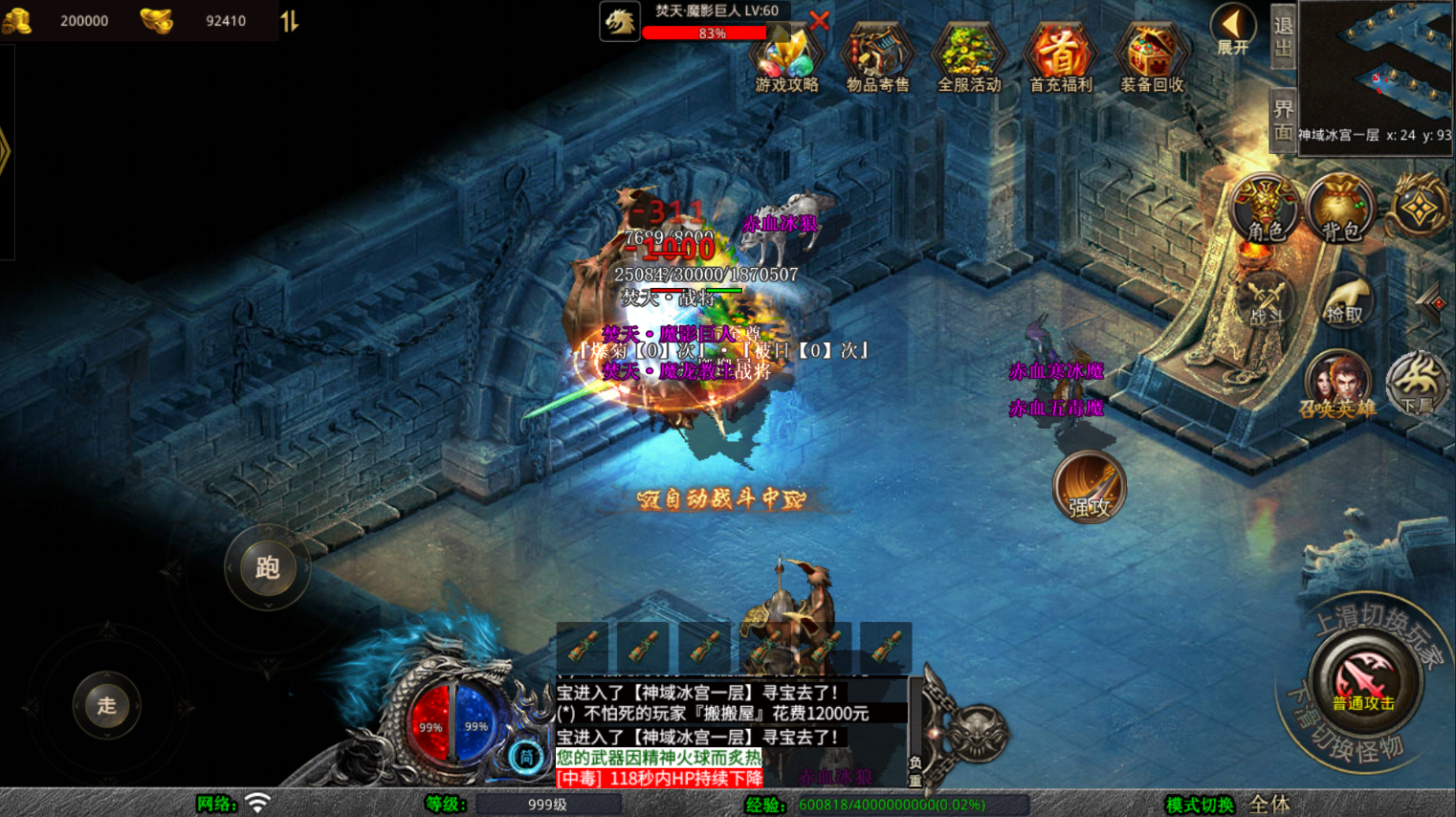
Task: Open 首充福利 first recharge rewards
Action: [x=1060, y=57]
